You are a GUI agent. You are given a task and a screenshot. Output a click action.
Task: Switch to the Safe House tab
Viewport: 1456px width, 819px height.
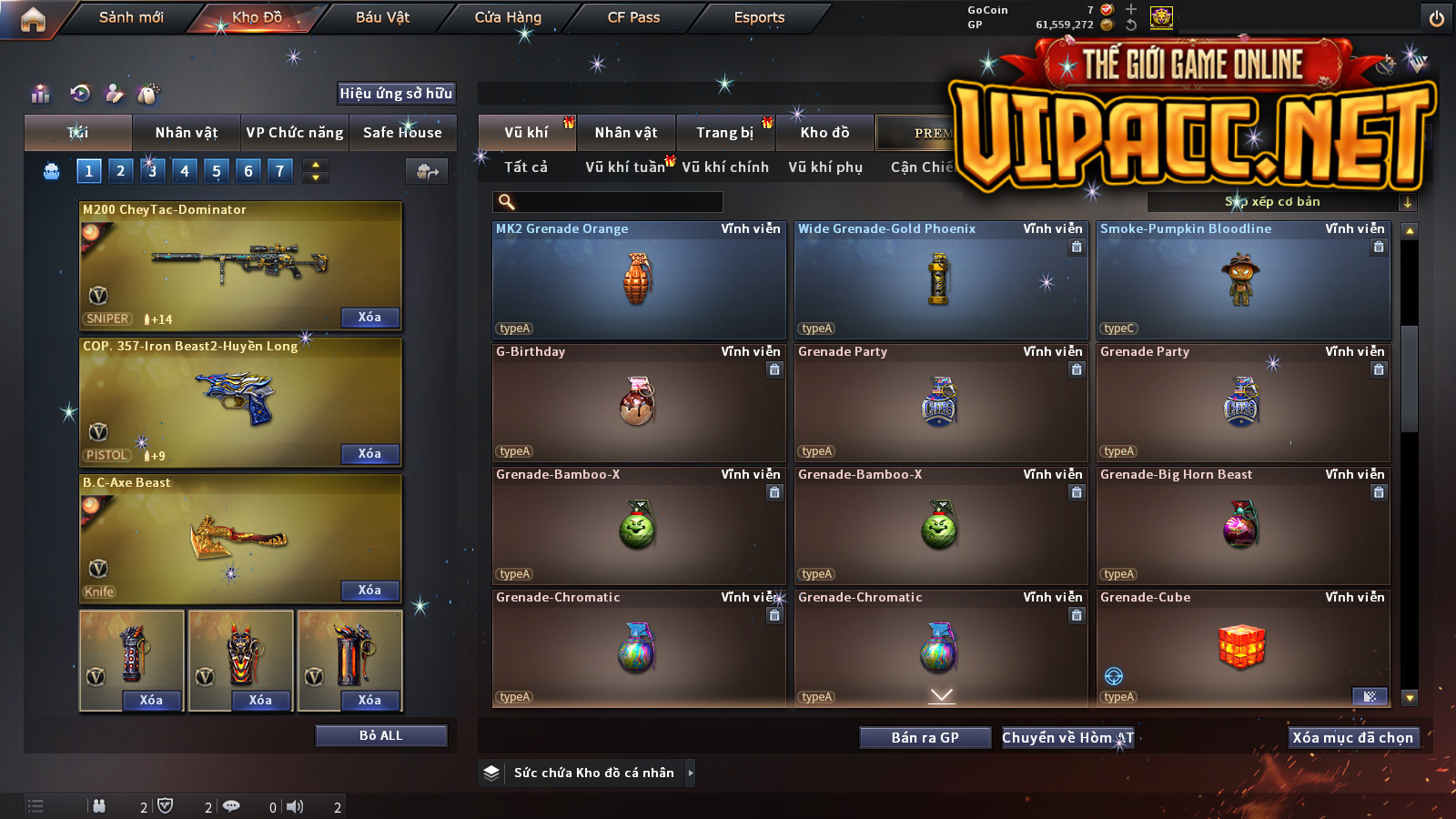tap(402, 133)
